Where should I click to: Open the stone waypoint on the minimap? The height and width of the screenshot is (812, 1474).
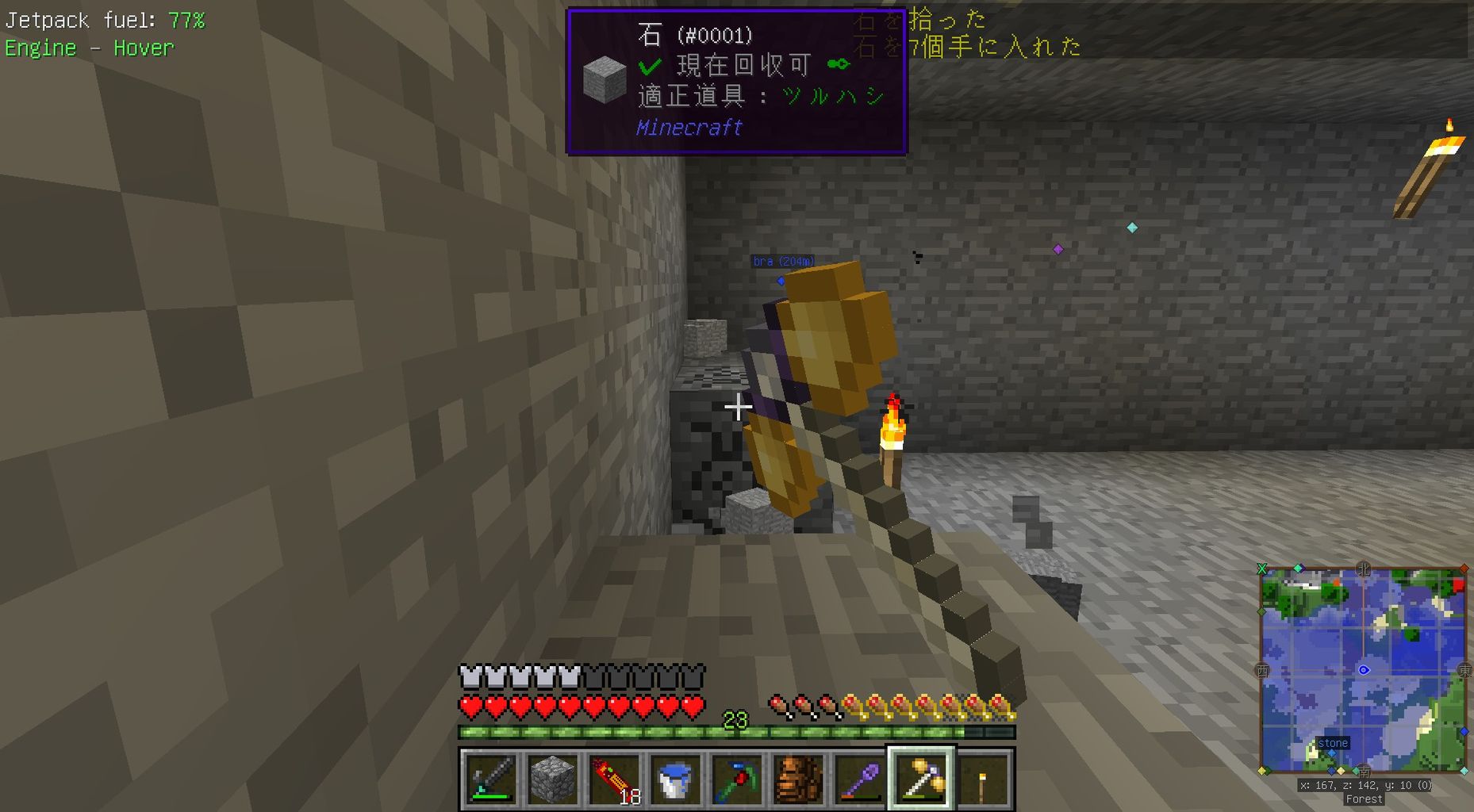[1334, 743]
